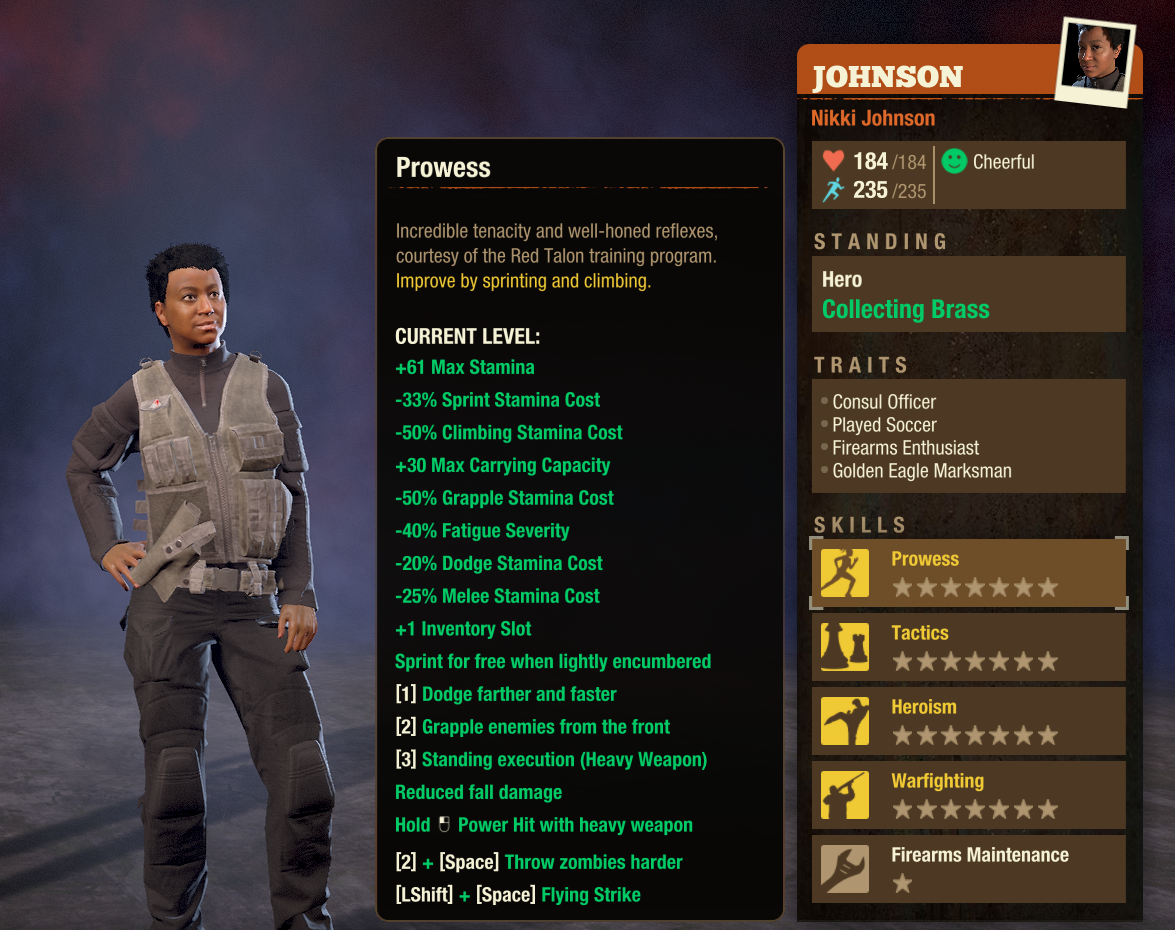Click Nikki Johnson's portrait photo
Image resolution: width=1175 pixels, height=930 pixels.
[x=1096, y=59]
